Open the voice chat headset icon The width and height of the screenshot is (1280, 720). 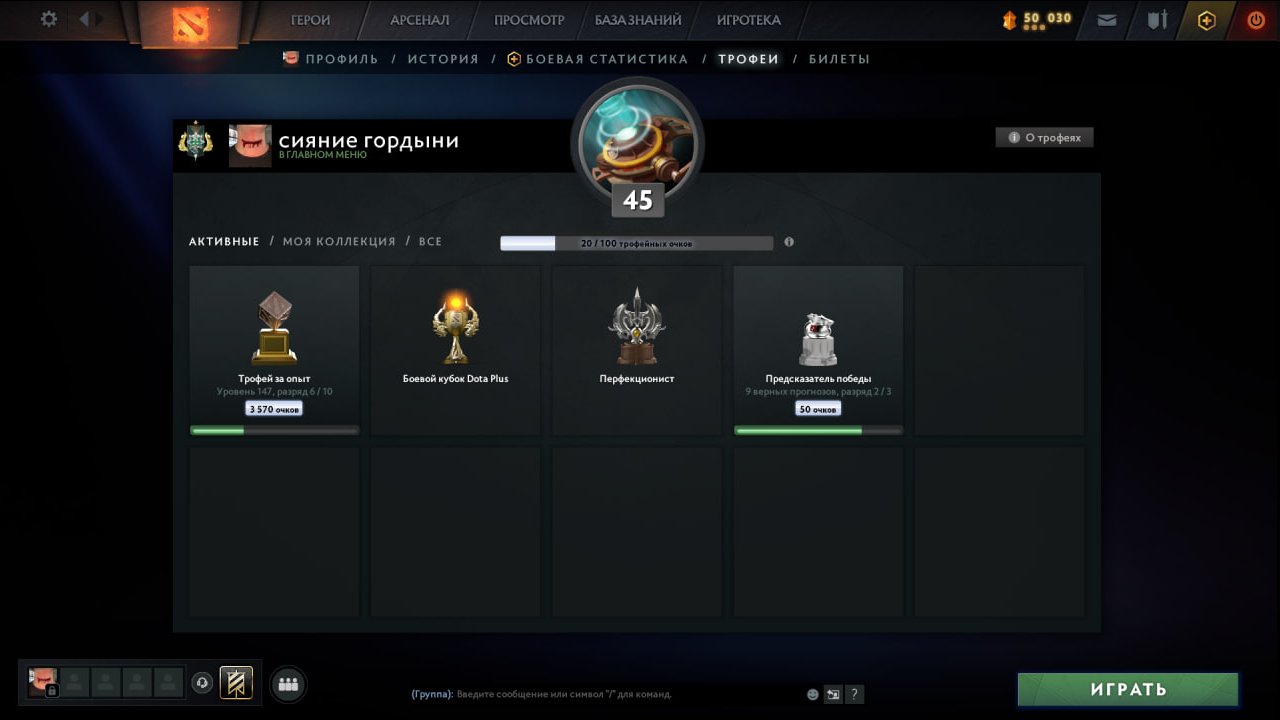204,683
